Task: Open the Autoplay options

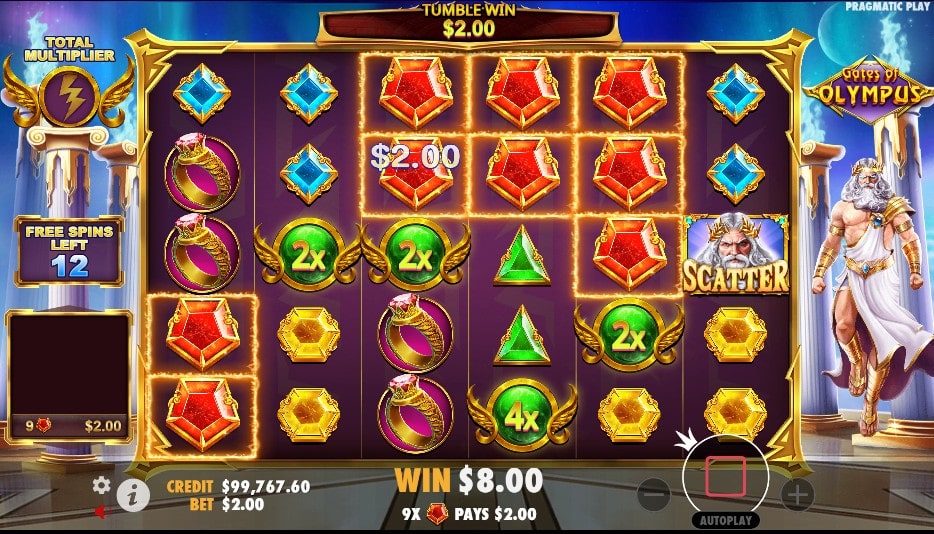Action: pyautogui.click(x=725, y=521)
